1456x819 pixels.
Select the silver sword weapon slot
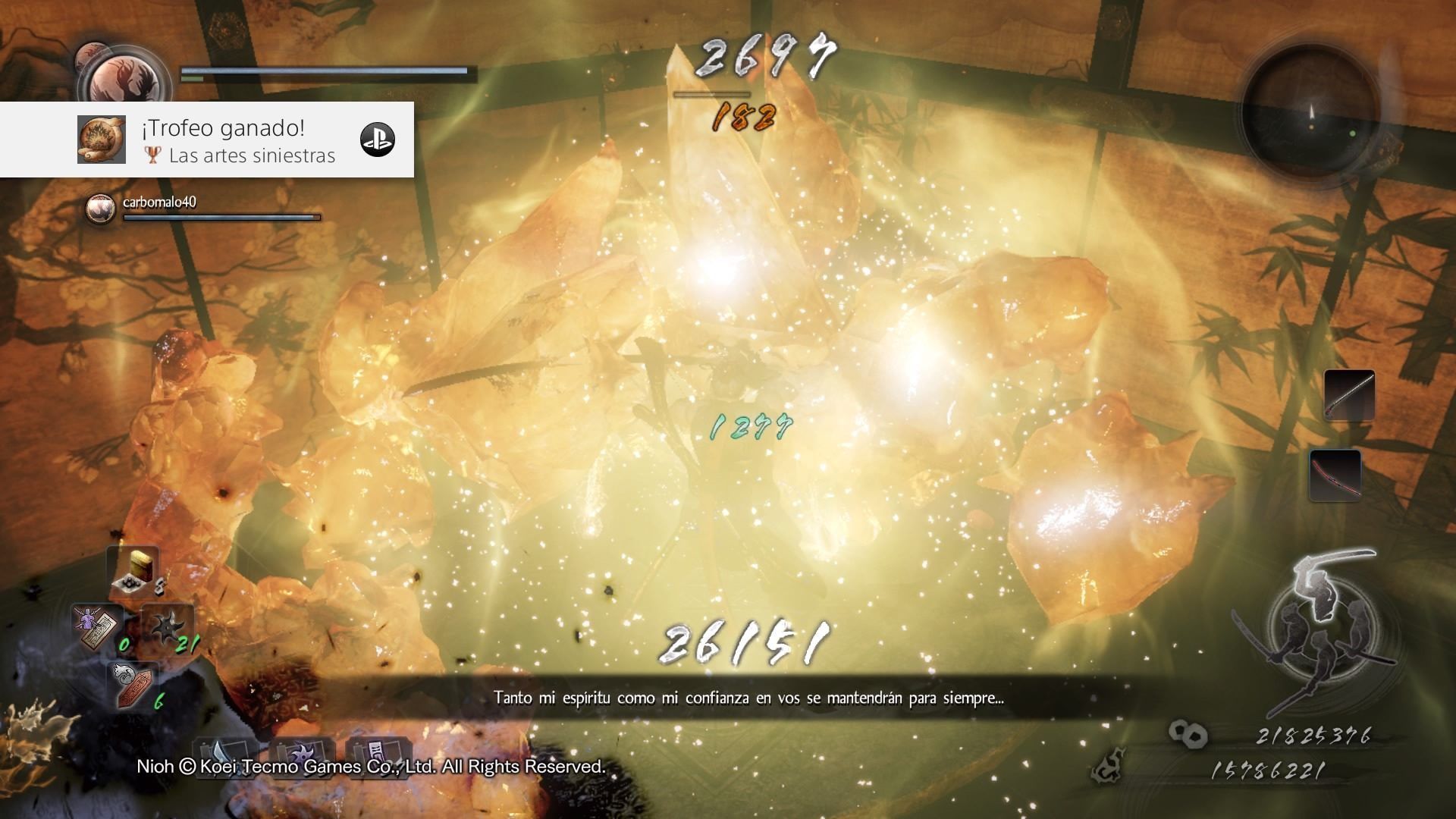1348,394
